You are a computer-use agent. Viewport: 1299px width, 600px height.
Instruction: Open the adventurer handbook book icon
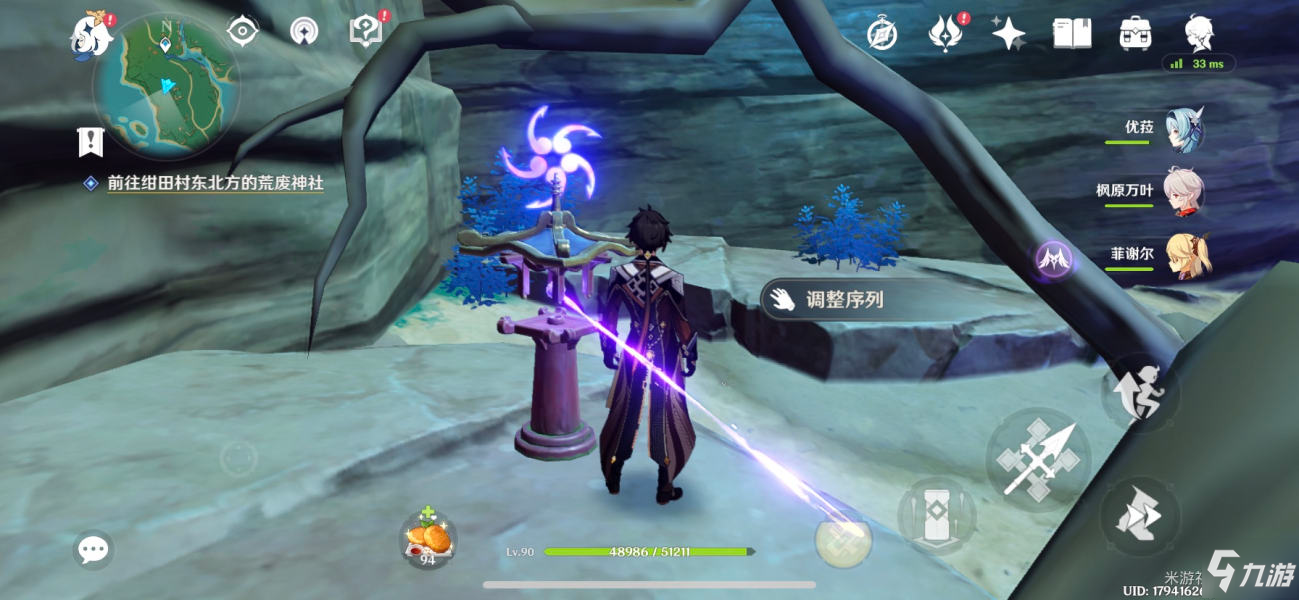[x=1071, y=34]
